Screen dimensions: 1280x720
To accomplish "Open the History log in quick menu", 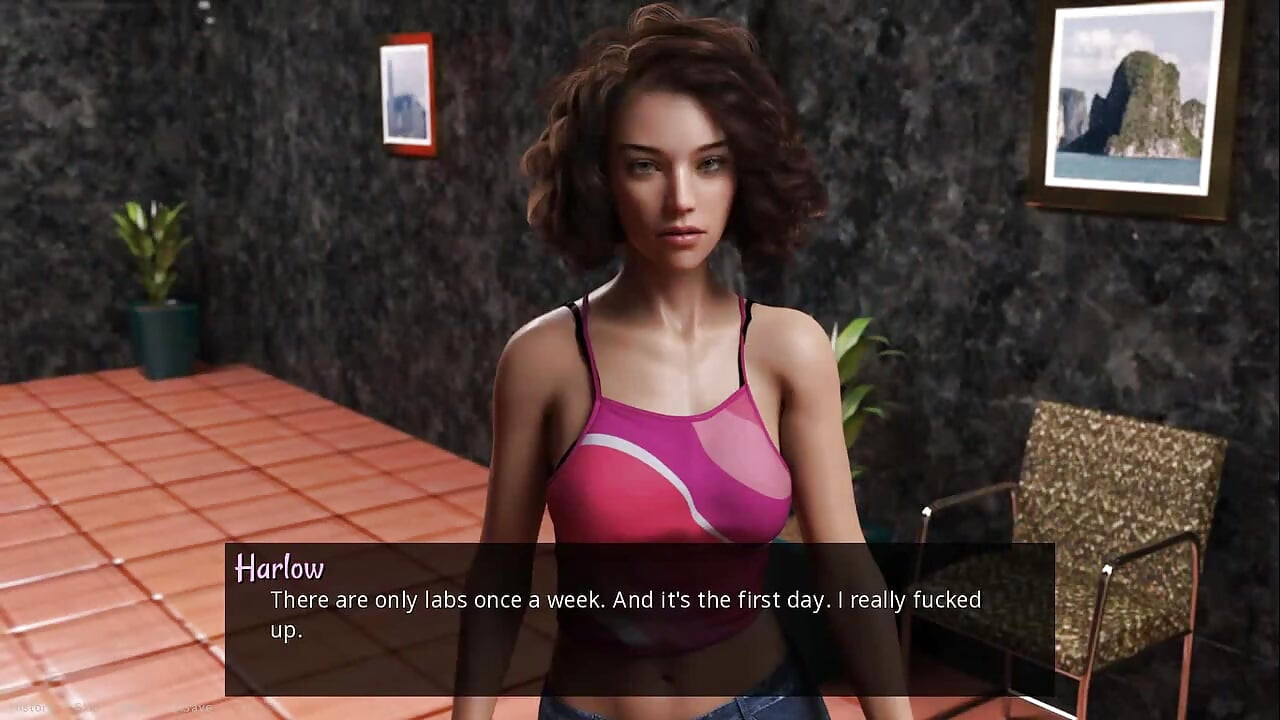I will [x=30, y=707].
